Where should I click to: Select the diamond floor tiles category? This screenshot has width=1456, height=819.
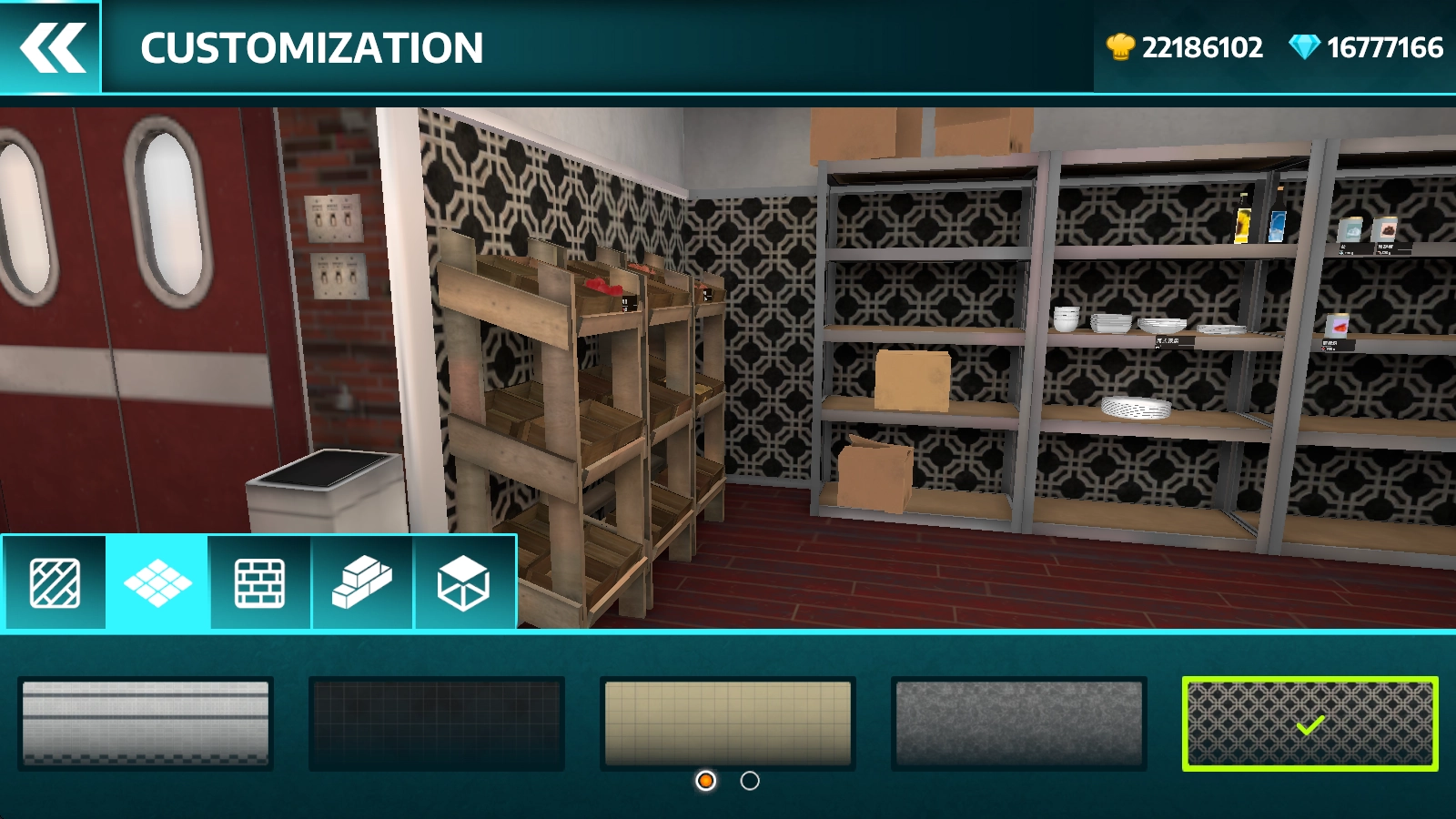pyautogui.click(x=157, y=582)
